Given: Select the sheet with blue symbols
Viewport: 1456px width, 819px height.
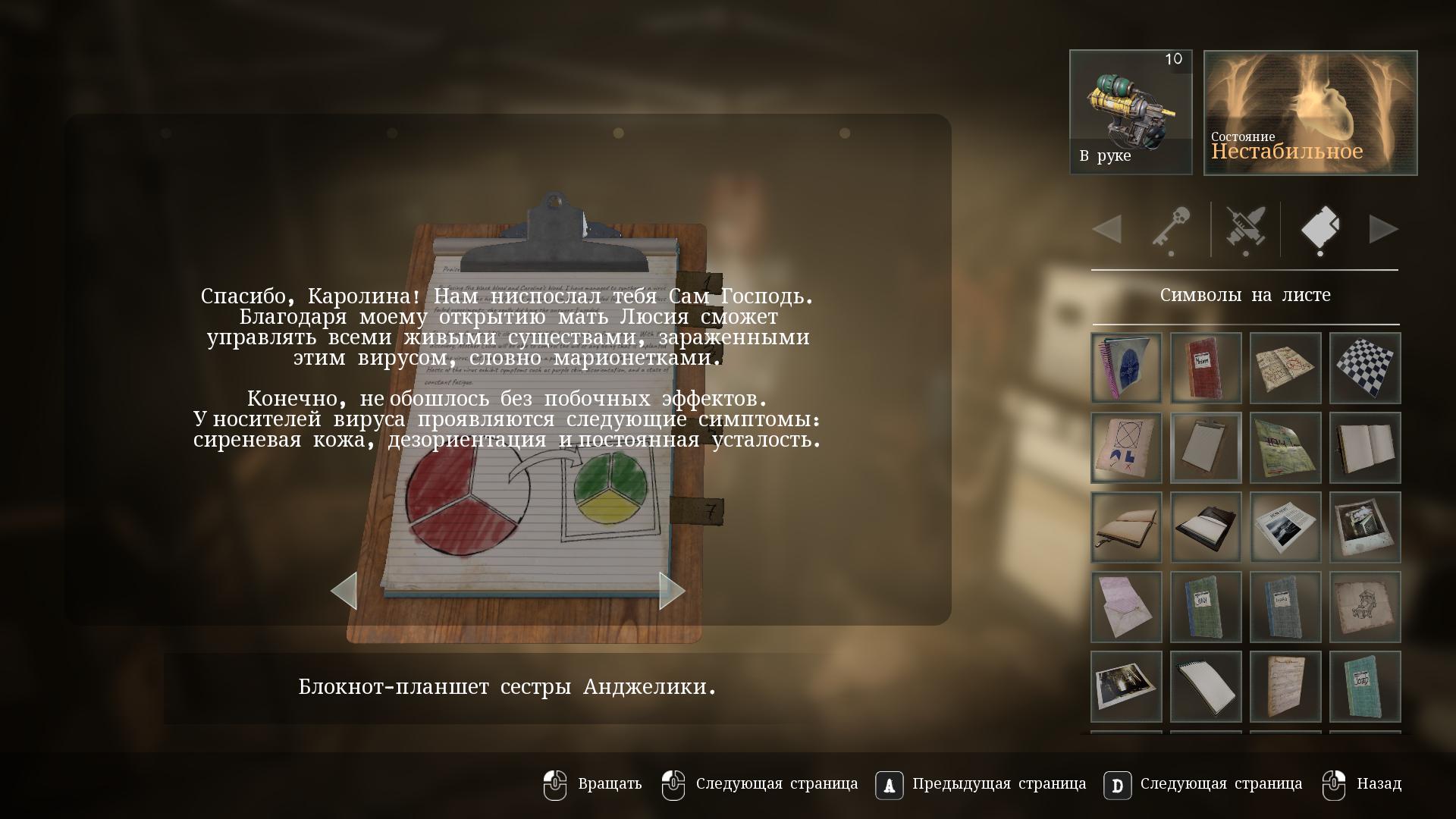Looking at the screenshot, I should click(x=1126, y=447).
